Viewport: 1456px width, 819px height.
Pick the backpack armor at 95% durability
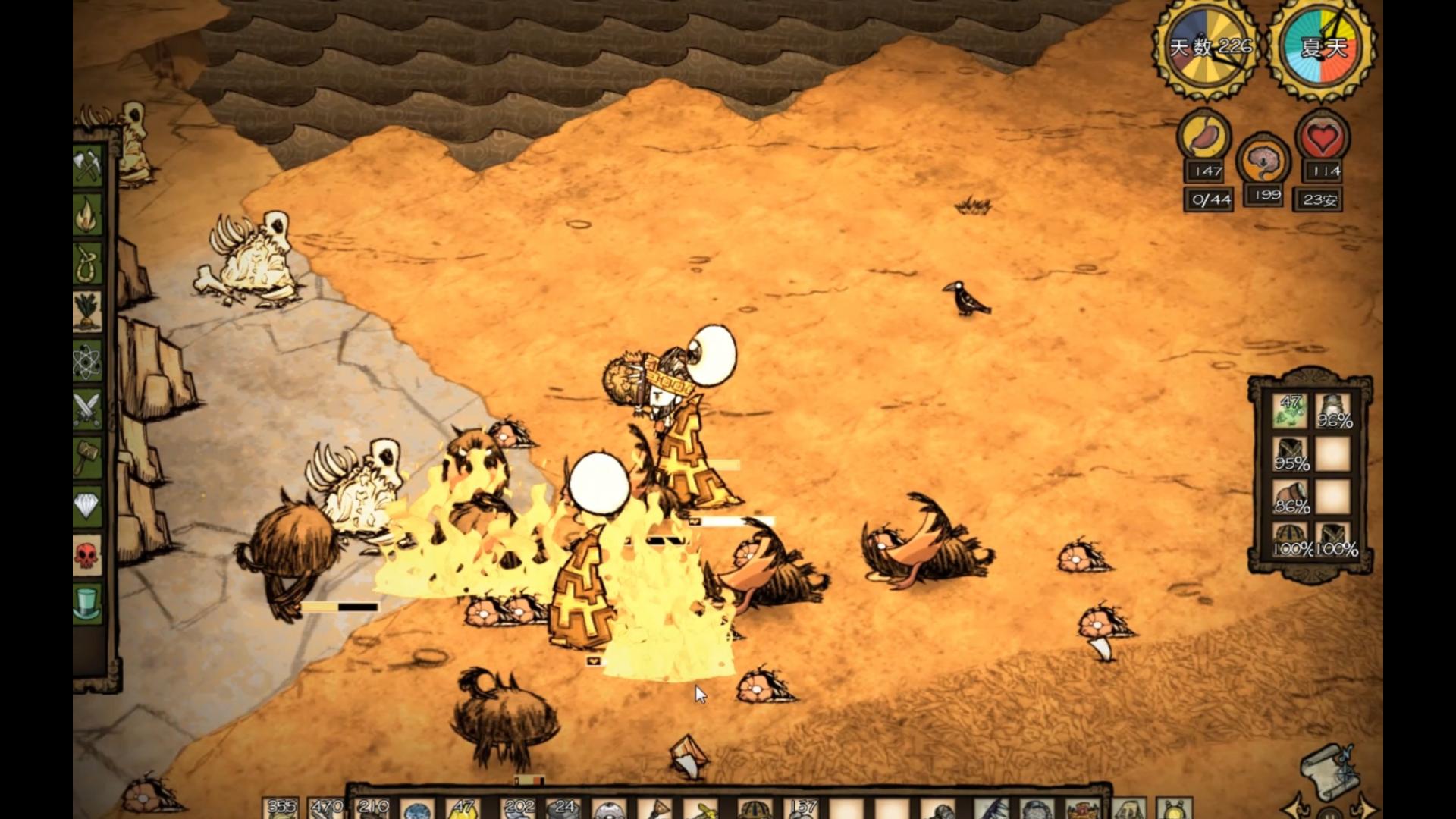[1290, 455]
